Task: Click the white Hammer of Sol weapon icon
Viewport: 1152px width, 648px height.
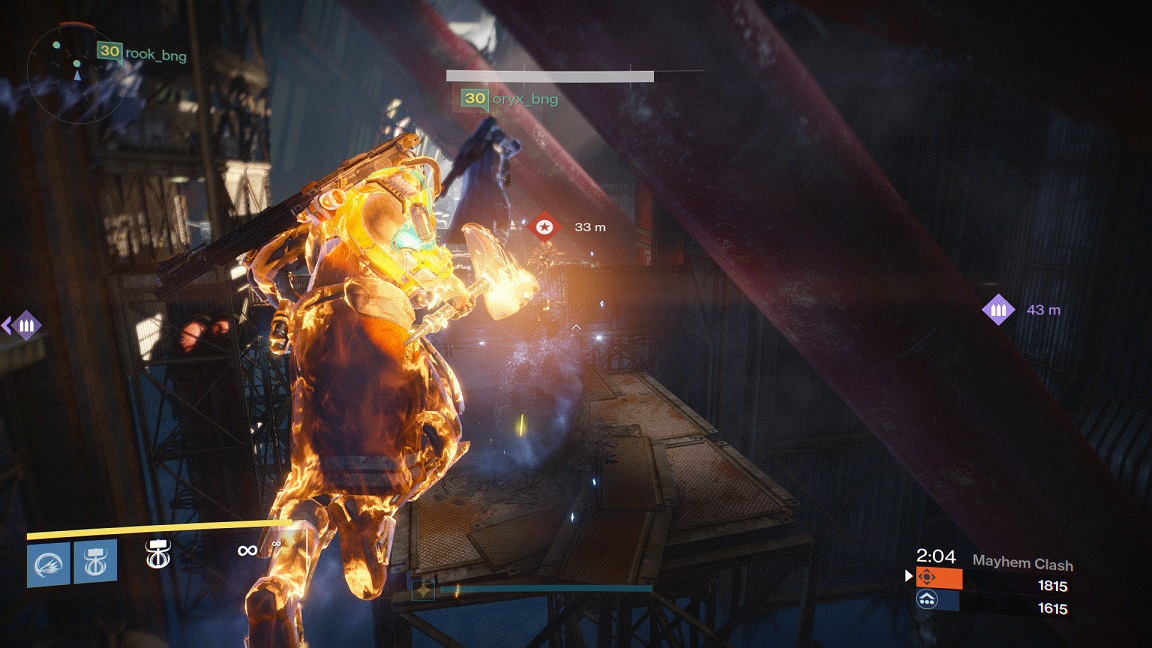Action: (157, 553)
